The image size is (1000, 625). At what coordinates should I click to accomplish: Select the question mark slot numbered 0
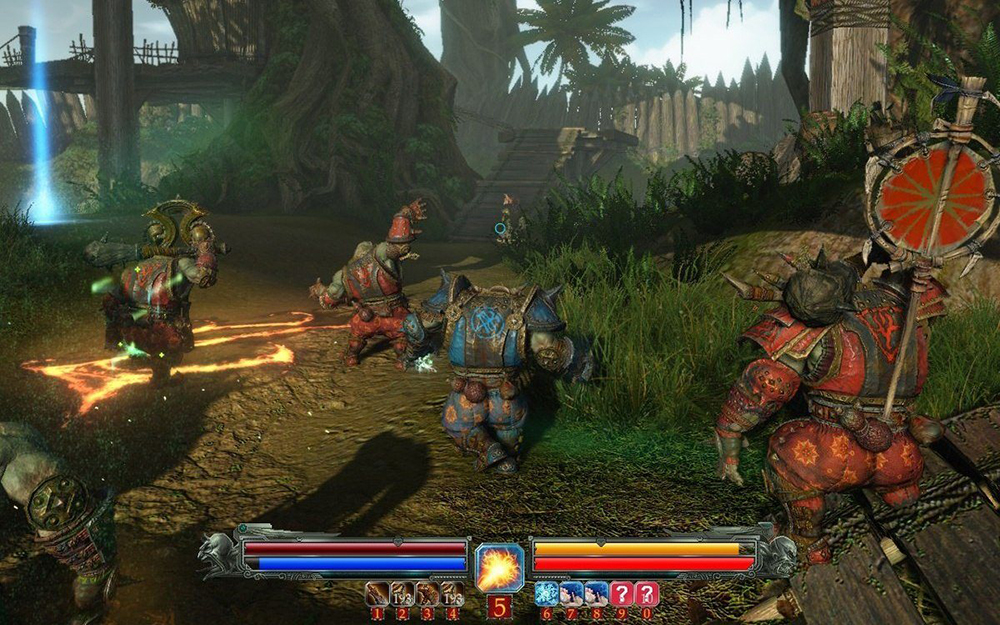(647, 593)
